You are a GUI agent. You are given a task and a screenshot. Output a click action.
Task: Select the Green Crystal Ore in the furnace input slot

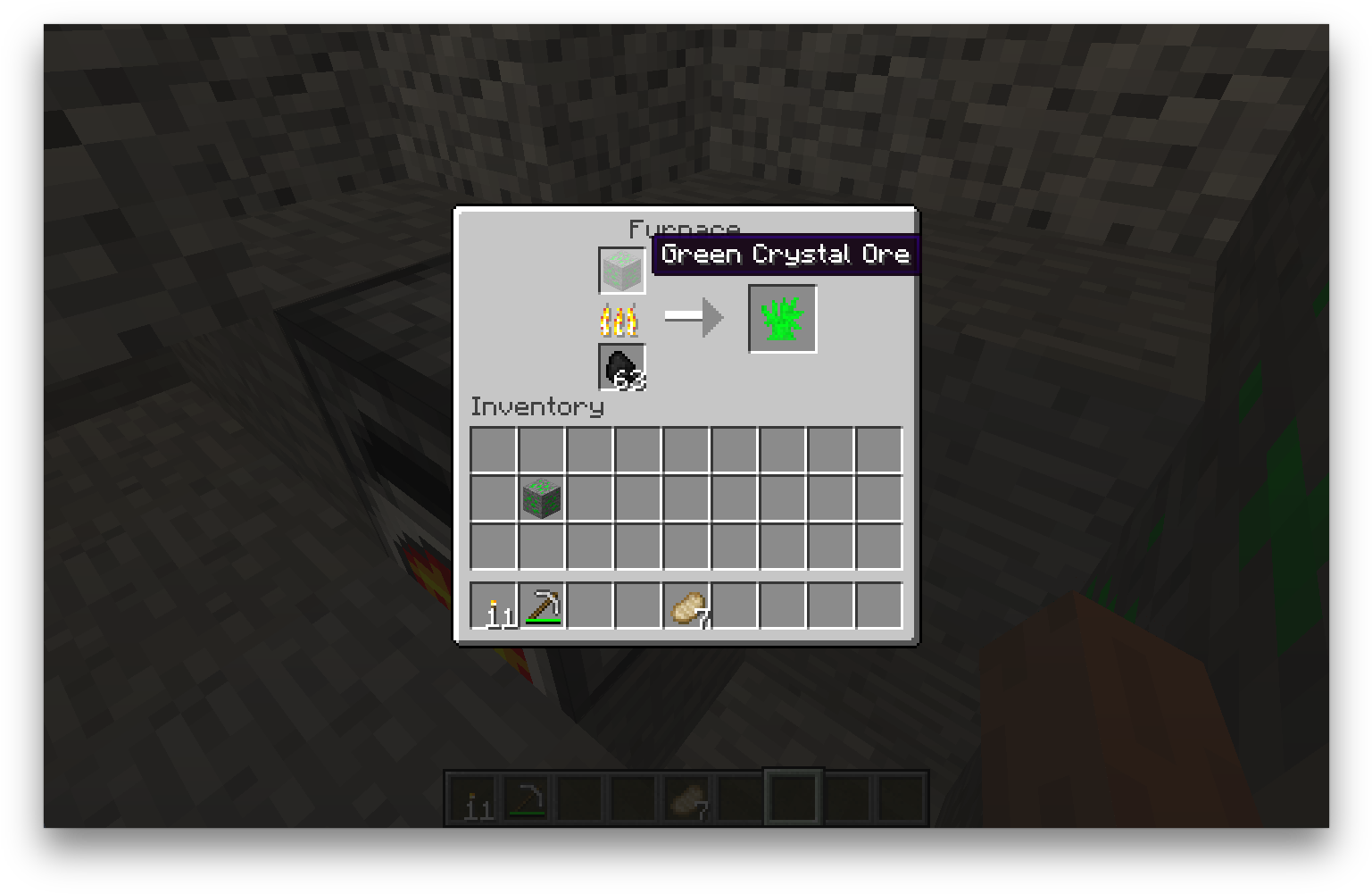(620, 270)
